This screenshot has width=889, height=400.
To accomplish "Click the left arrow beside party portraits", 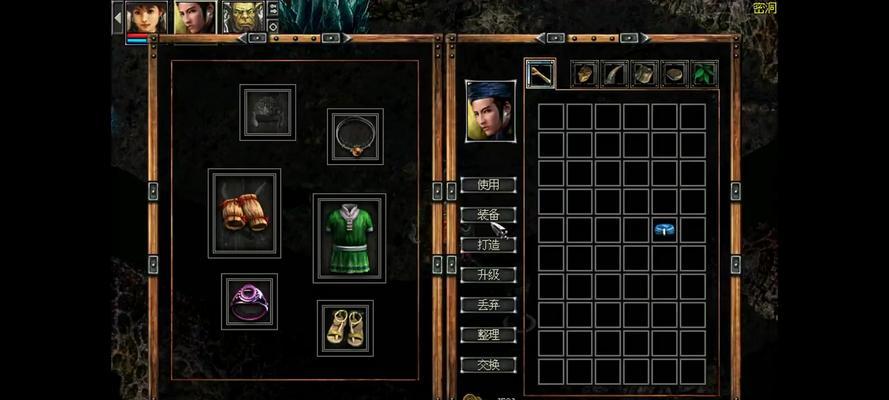I will point(117,16).
